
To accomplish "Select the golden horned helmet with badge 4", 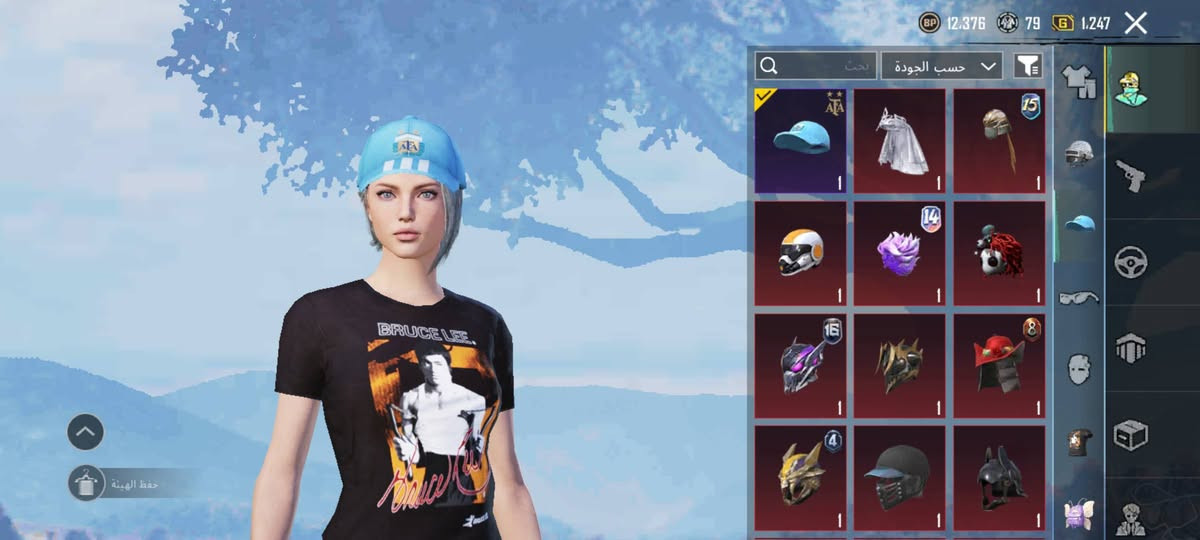I will pos(800,478).
